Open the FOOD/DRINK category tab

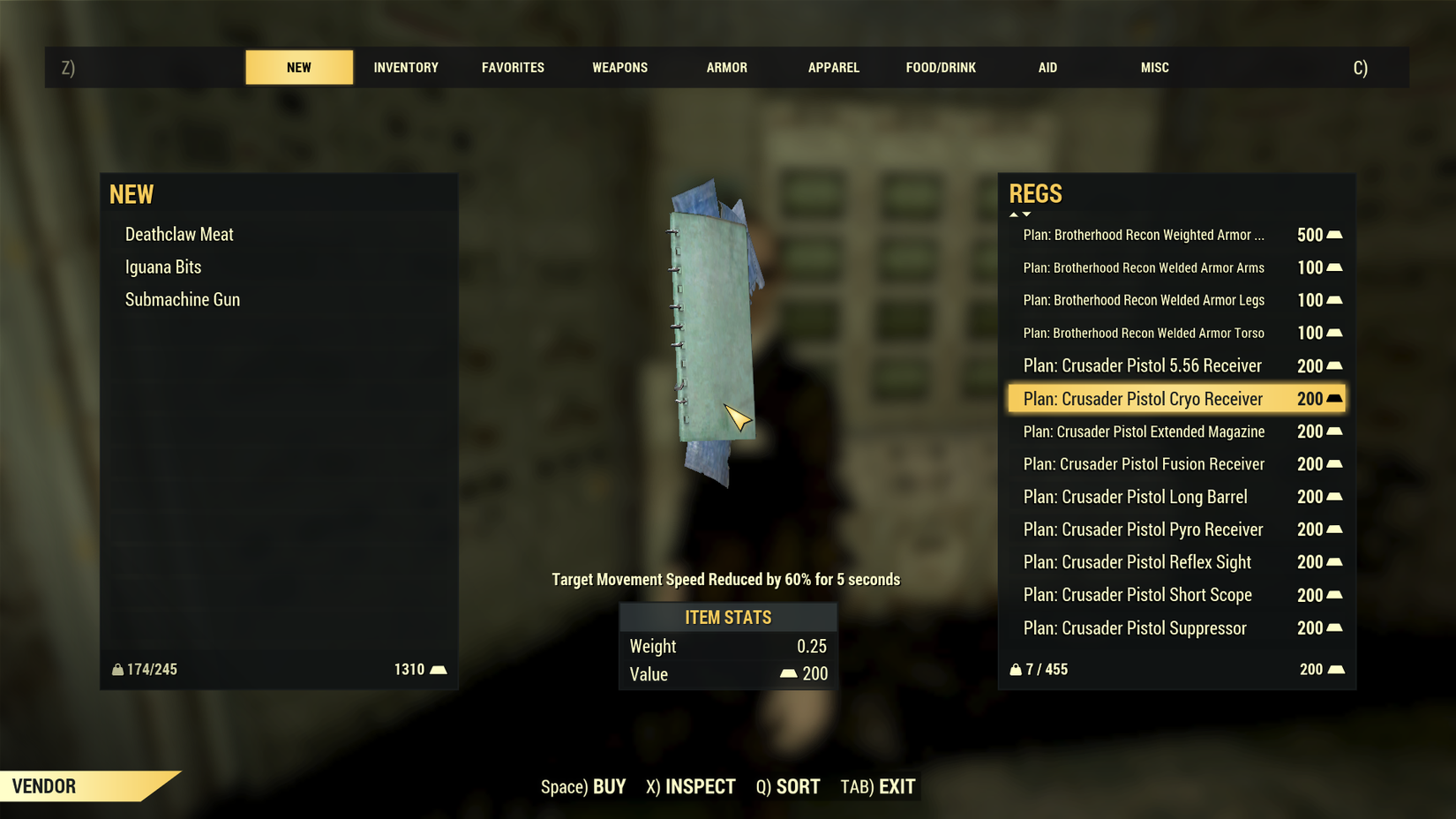tap(940, 67)
